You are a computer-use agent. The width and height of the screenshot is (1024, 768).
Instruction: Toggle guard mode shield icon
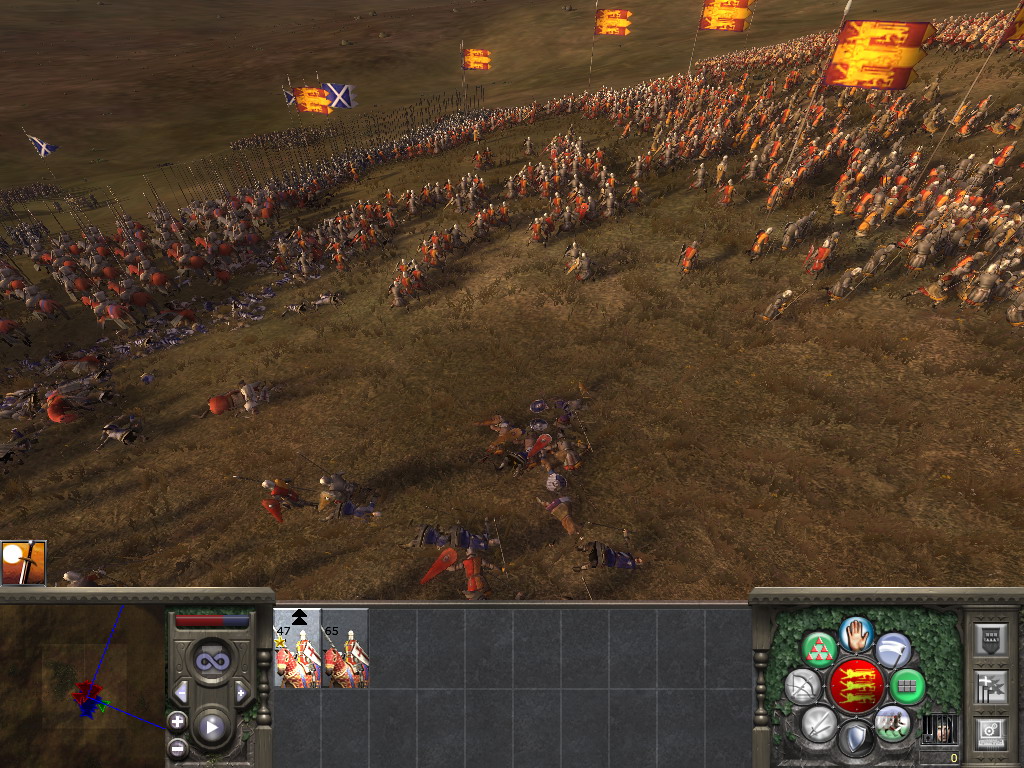coord(856,739)
